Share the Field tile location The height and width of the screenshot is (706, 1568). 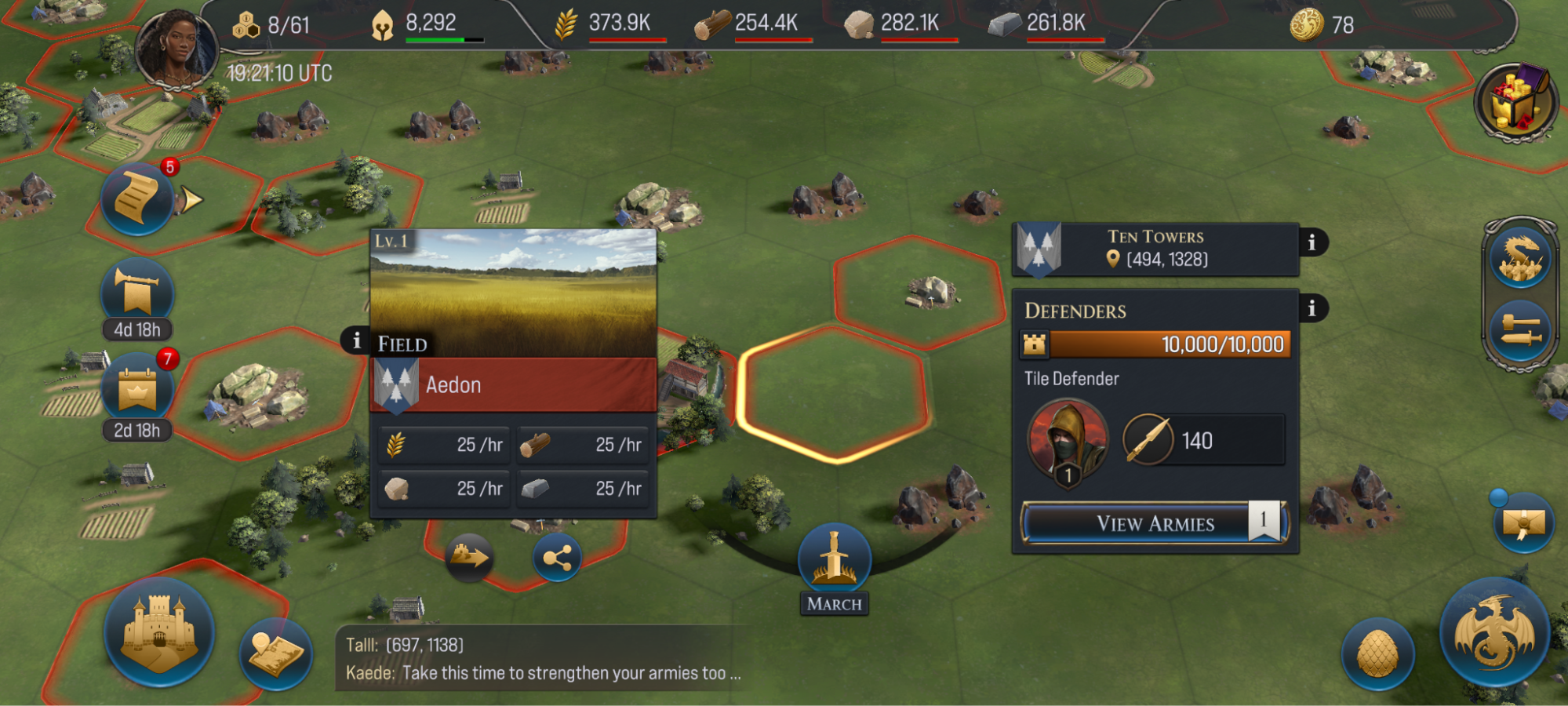pyautogui.click(x=557, y=559)
